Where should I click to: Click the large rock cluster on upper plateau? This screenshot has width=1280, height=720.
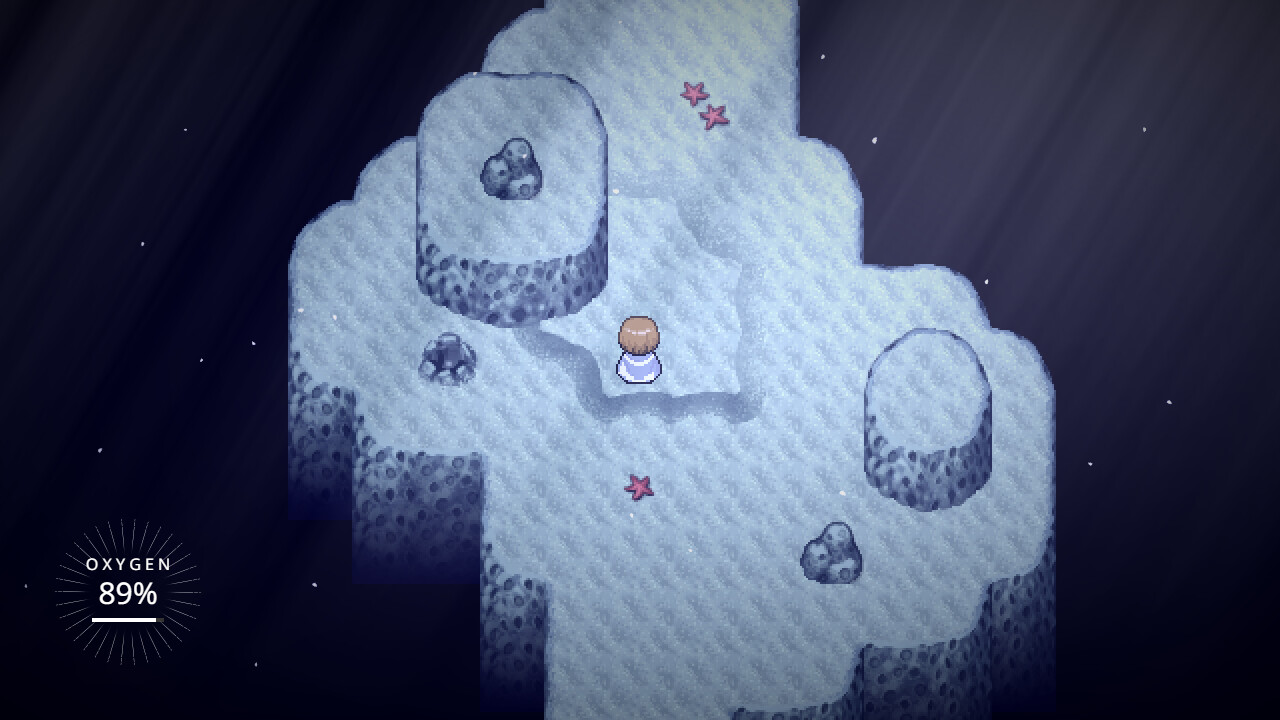[x=510, y=172]
